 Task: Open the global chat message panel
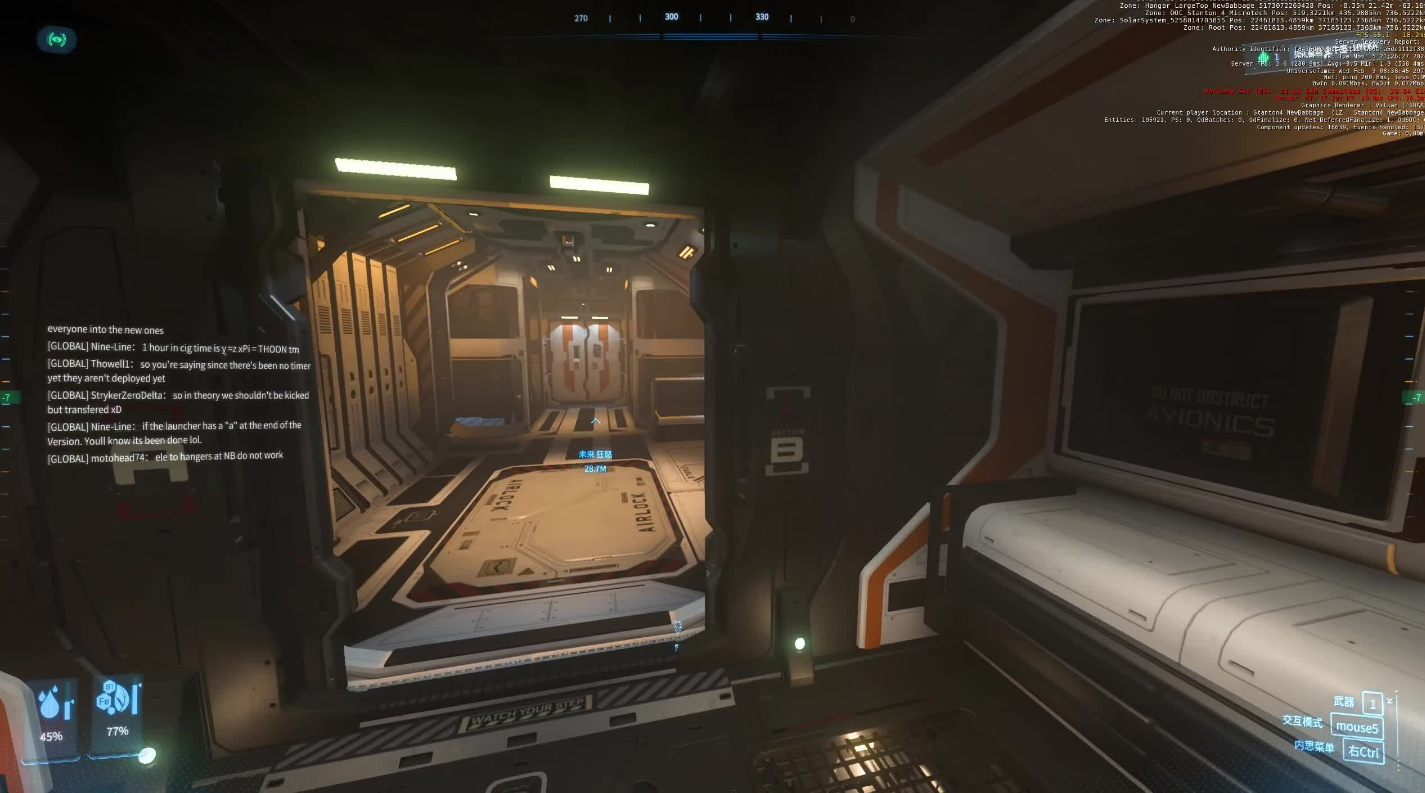click(178, 393)
